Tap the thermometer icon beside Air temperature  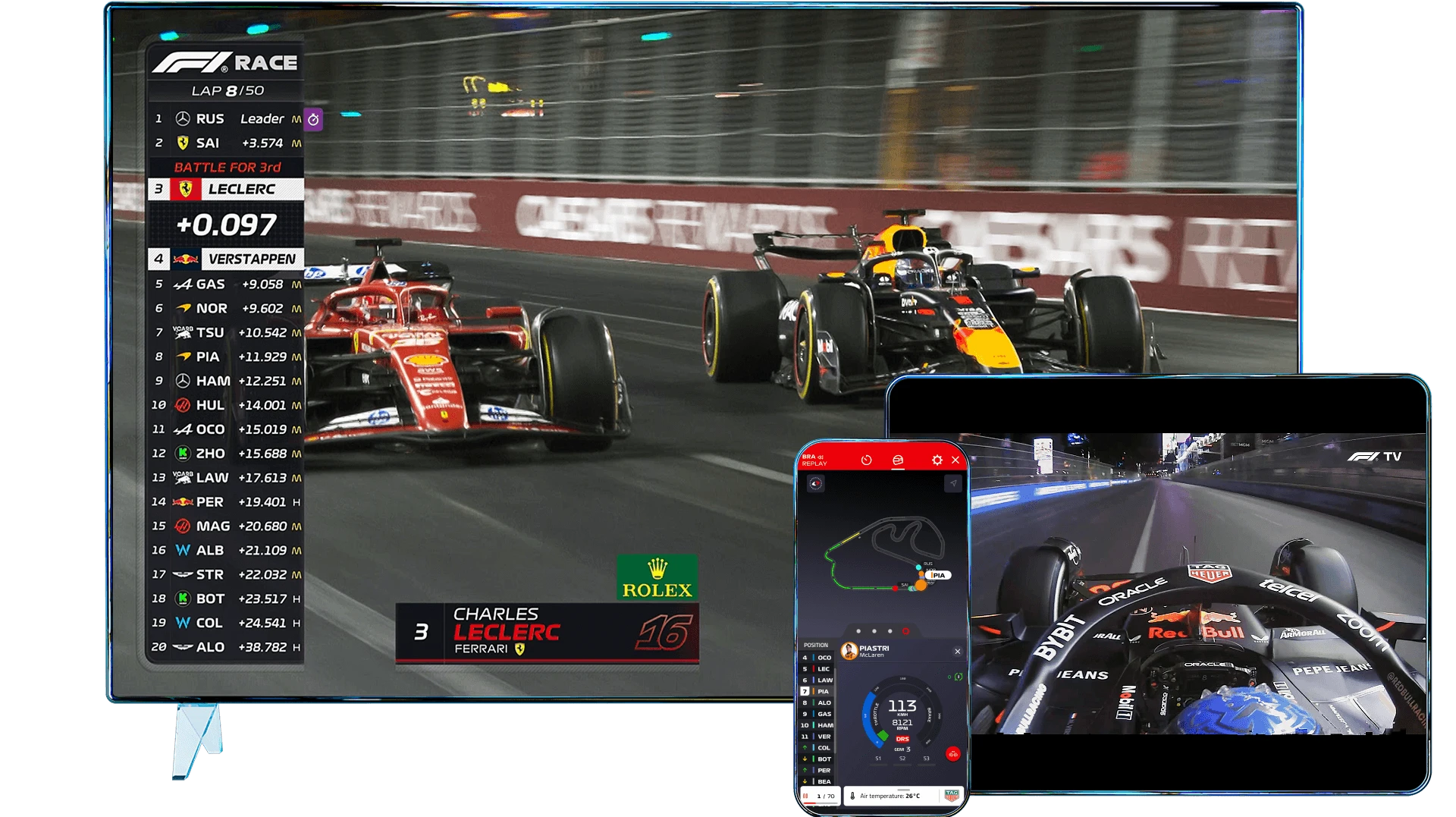(852, 796)
